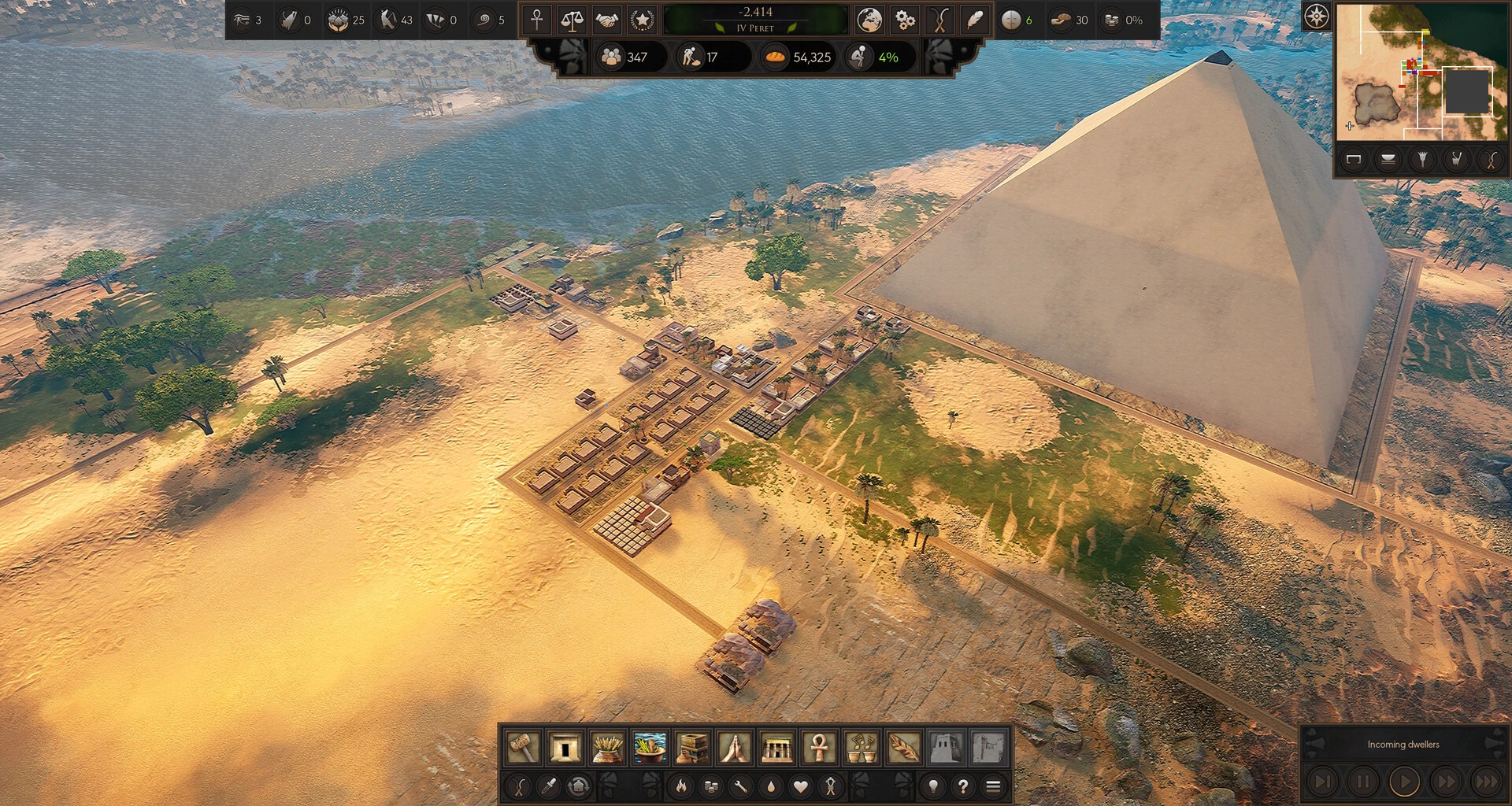The height and width of the screenshot is (806, 1512).
Task: Set game to normal play speed
Action: [1404, 782]
